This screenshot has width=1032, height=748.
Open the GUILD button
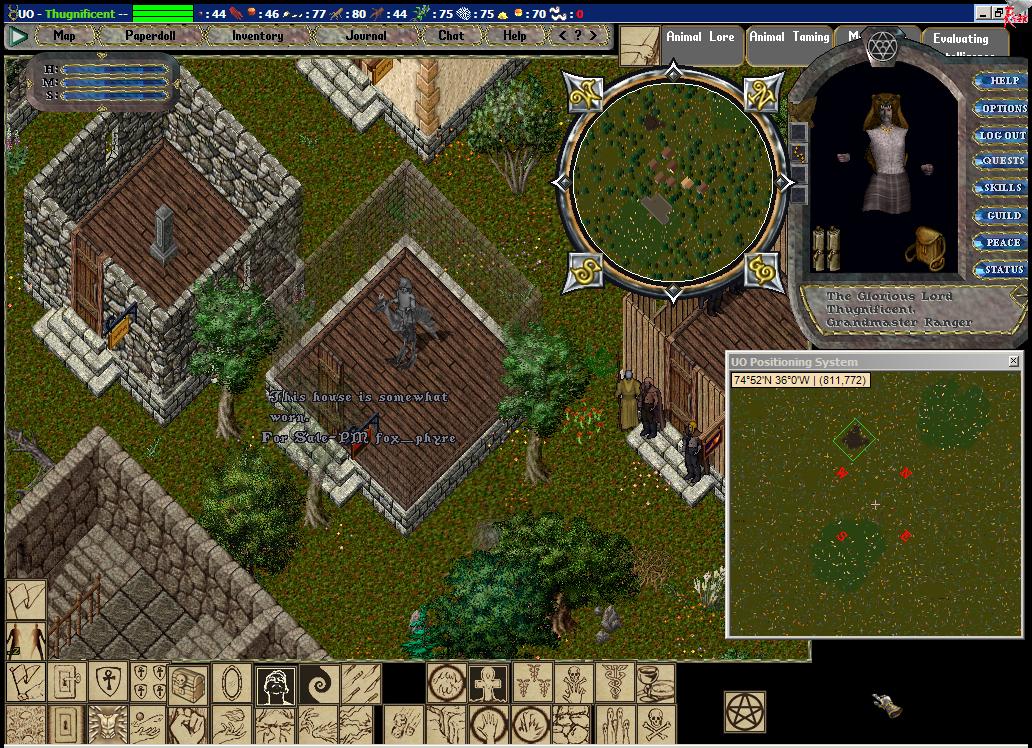point(1003,215)
